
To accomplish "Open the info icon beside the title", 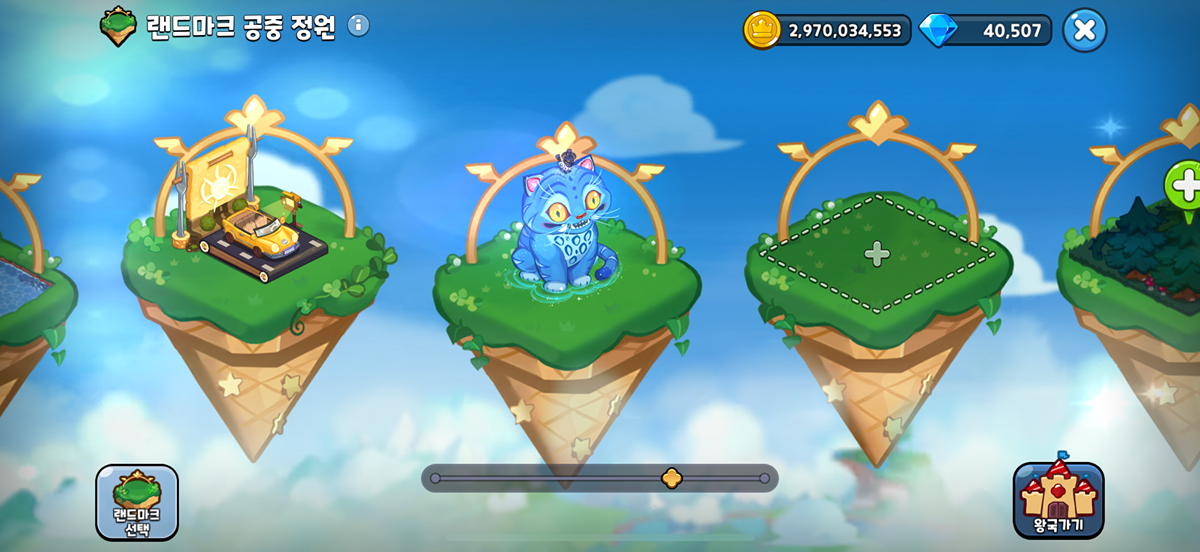I will click(x=358, y=26).
